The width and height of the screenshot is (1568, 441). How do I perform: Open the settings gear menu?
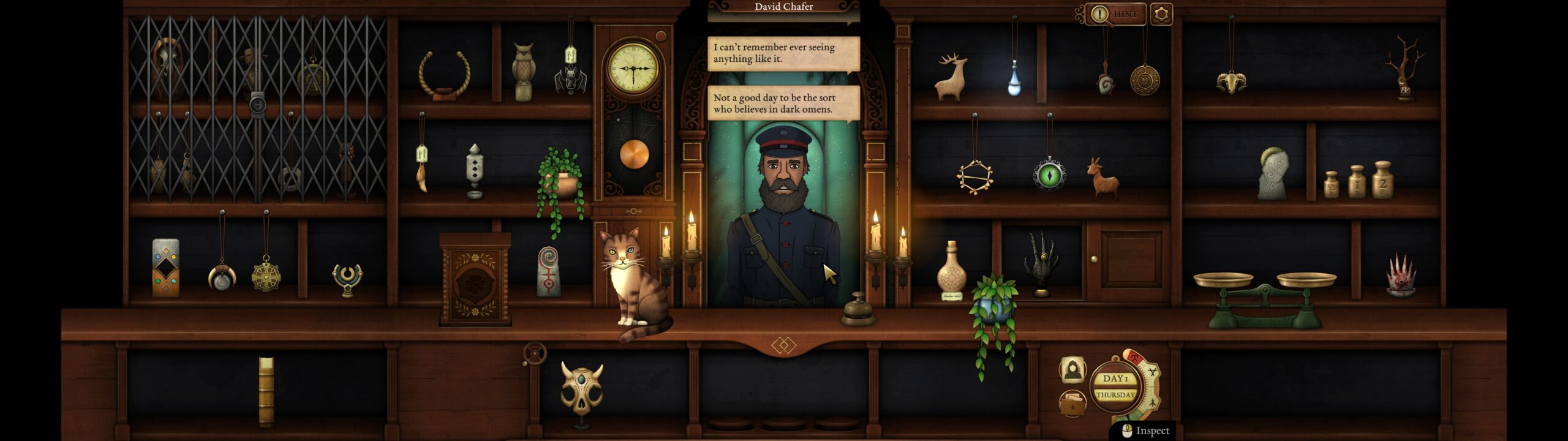tap(1161, 14)
